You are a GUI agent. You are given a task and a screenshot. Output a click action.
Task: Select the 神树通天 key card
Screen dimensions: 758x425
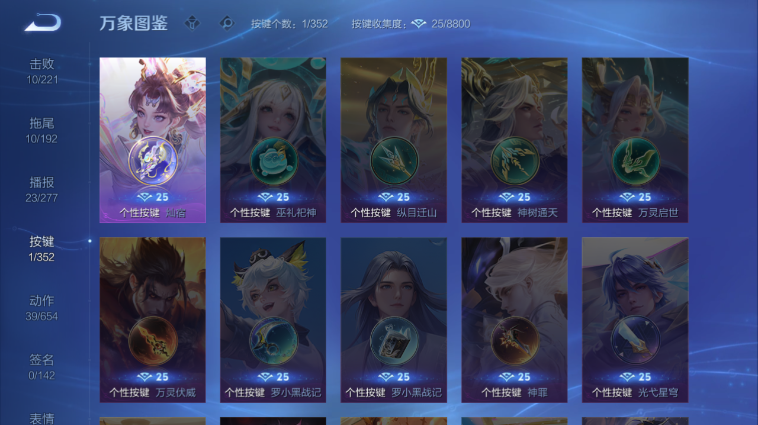click(x=514, y=138)
